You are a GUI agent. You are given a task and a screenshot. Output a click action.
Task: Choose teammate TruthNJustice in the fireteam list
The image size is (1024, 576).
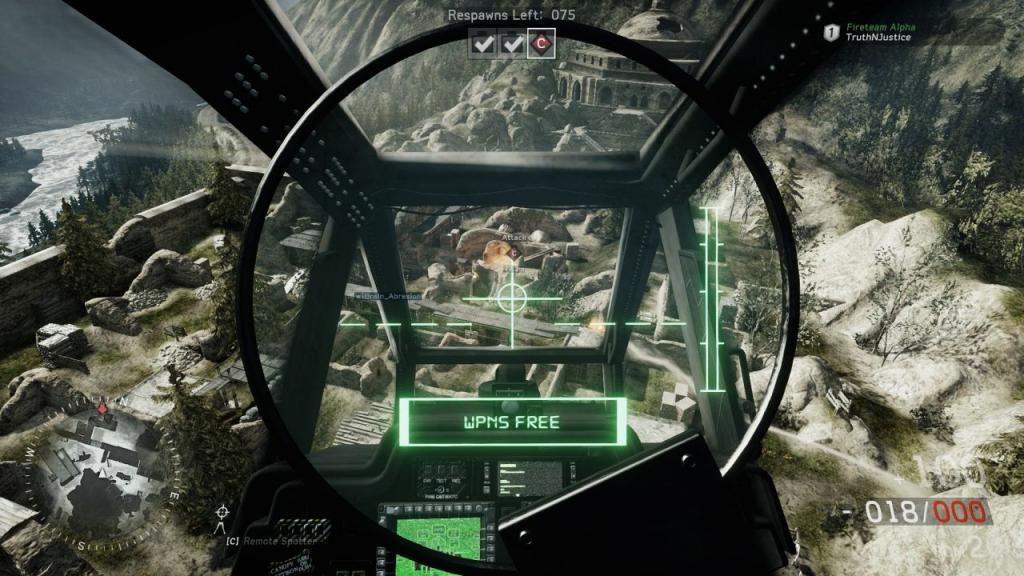879,39
